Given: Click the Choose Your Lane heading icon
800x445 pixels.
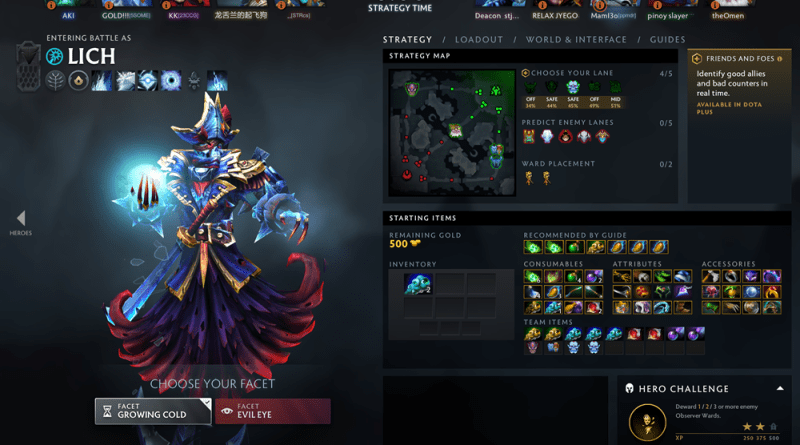Looking at the screenshot, I should point(526,73).
